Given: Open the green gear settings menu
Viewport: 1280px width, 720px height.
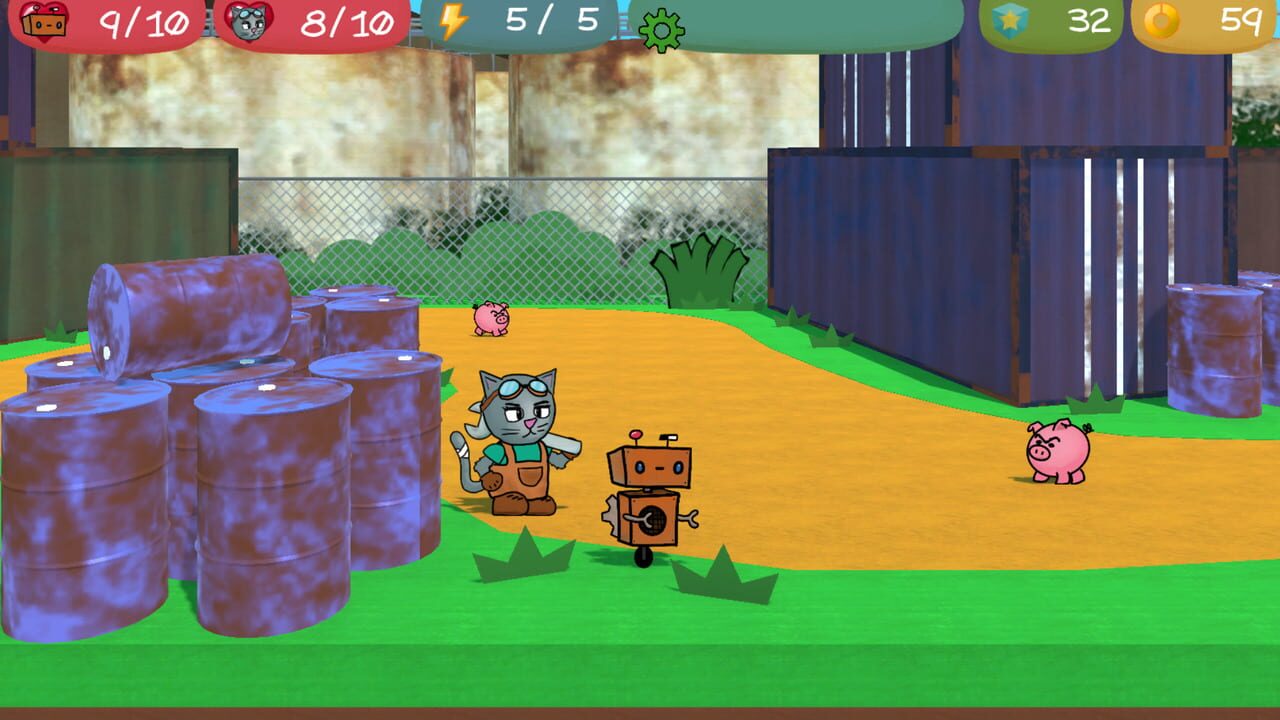Looking at the screenshot, I should (664, 28).
